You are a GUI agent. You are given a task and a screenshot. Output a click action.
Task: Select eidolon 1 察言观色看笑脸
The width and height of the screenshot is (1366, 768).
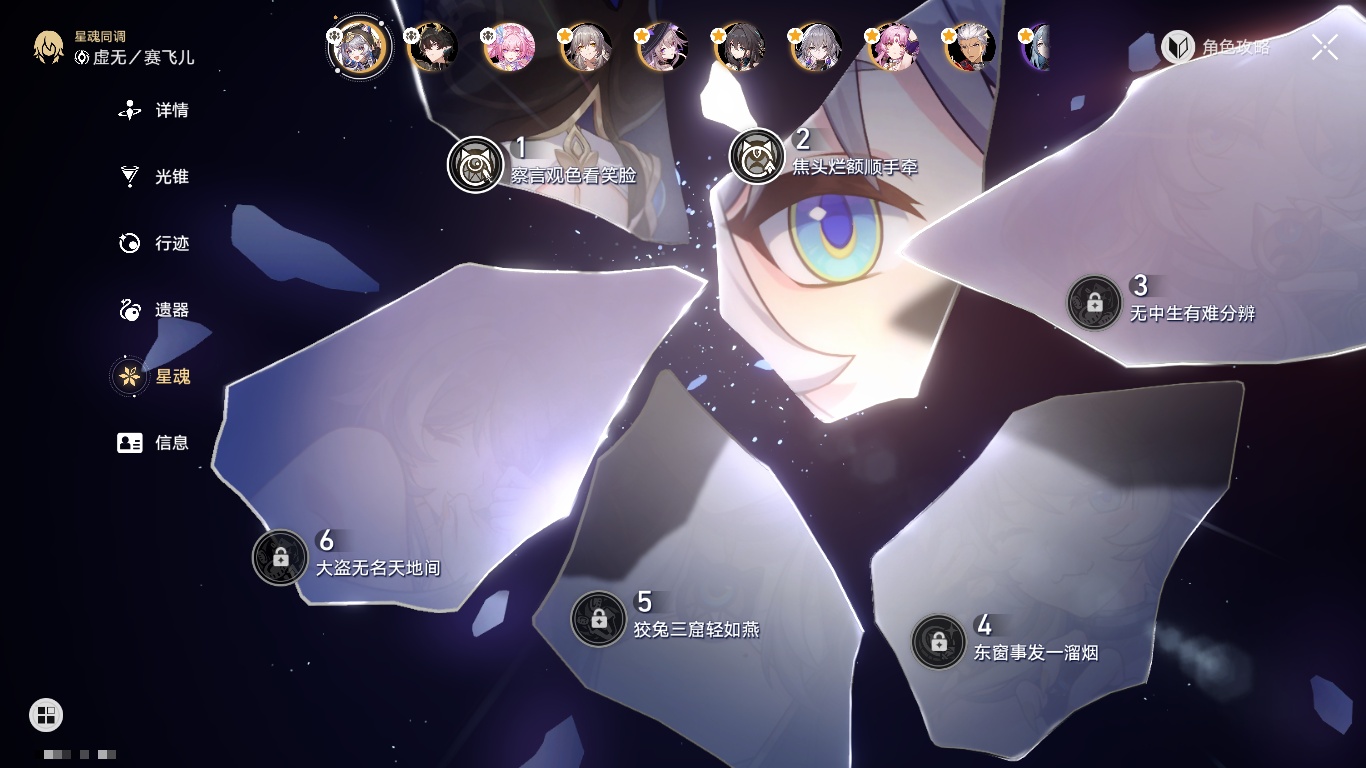pos(475,164)
